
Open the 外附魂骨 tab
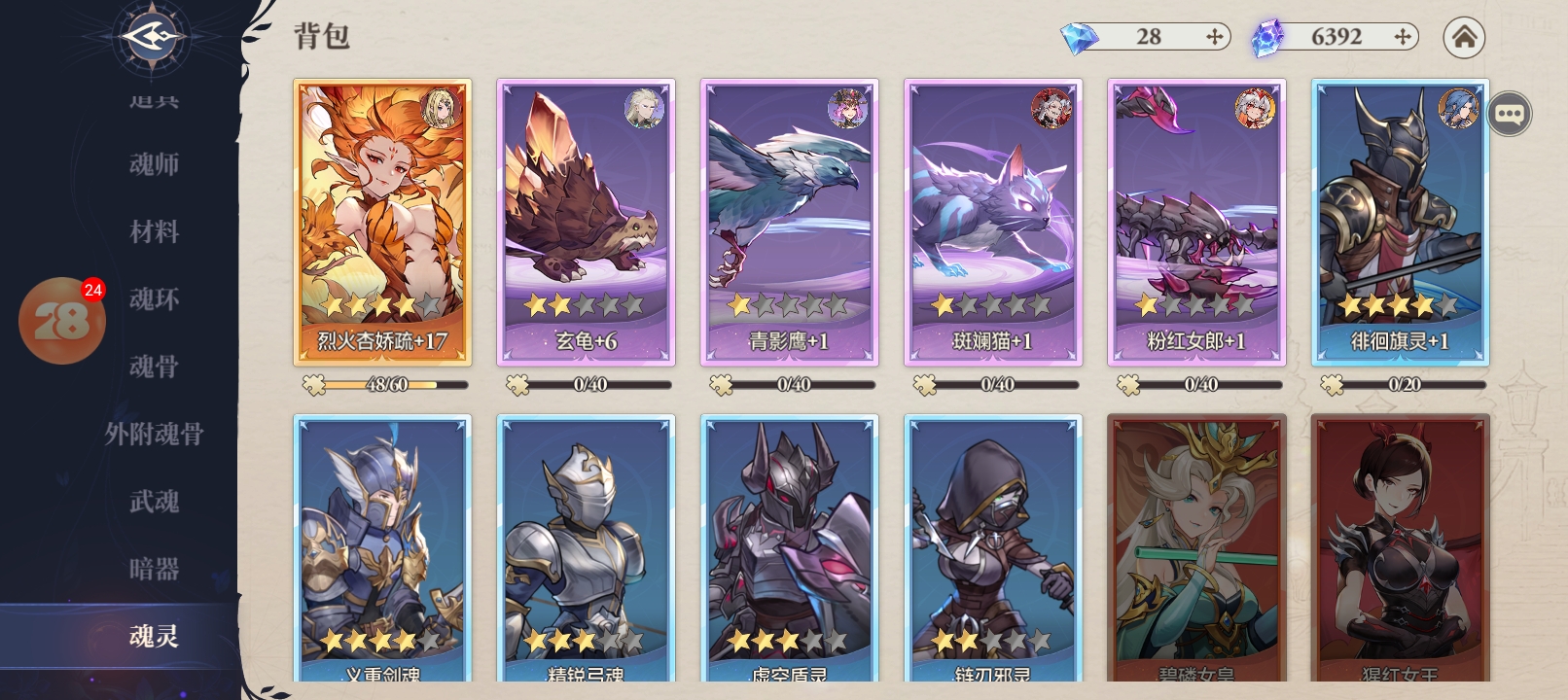tap(154, 434)
